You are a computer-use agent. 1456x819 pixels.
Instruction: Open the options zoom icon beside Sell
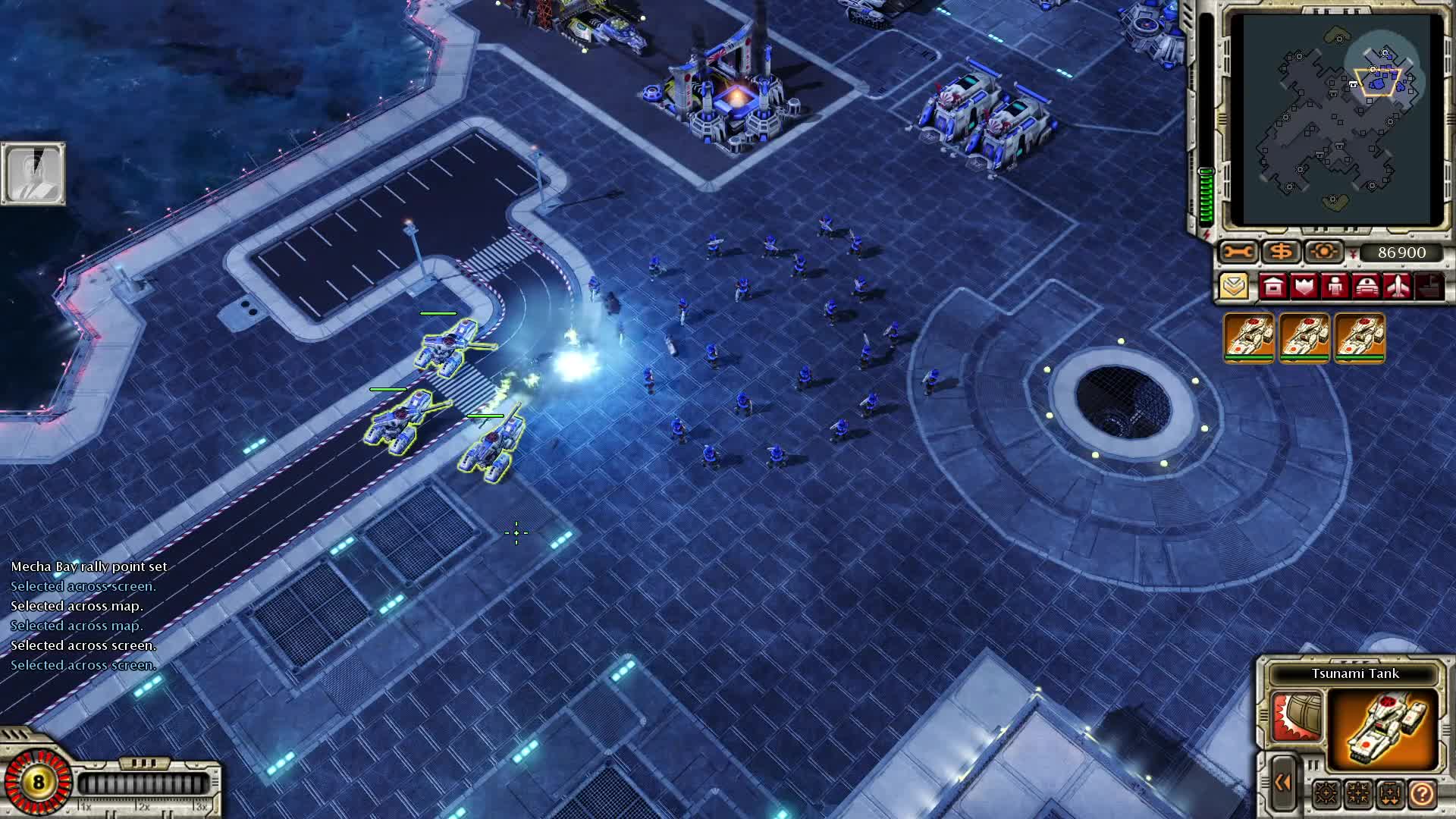coord(1324,251)
